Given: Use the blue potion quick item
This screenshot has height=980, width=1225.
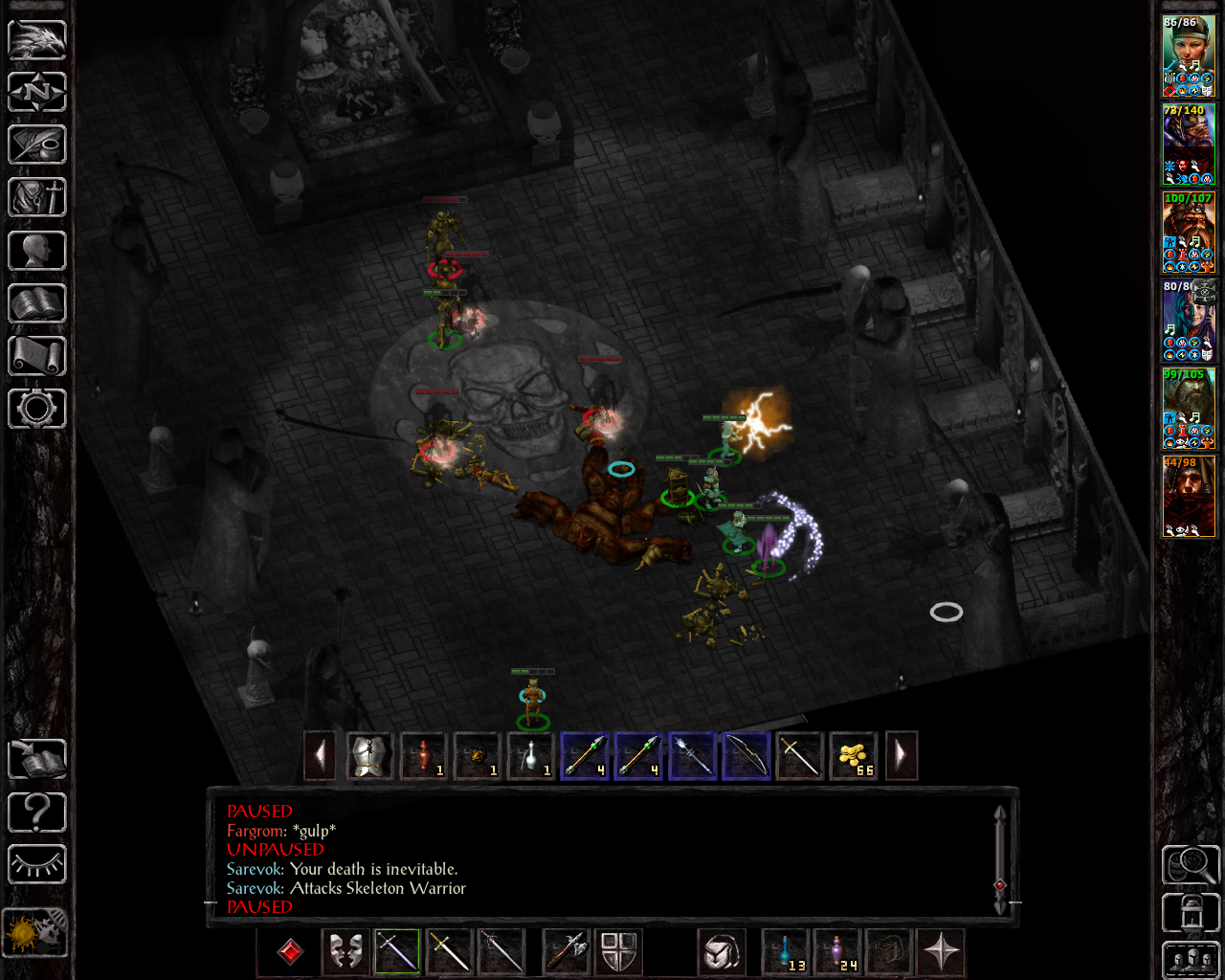Looking at the screenshot, I should click(x=787, y=951).
